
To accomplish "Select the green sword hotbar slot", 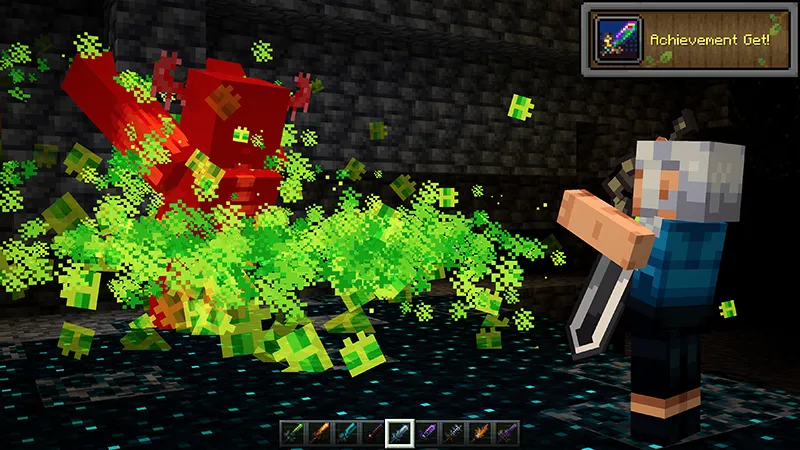I will click(x=292, y=432).
